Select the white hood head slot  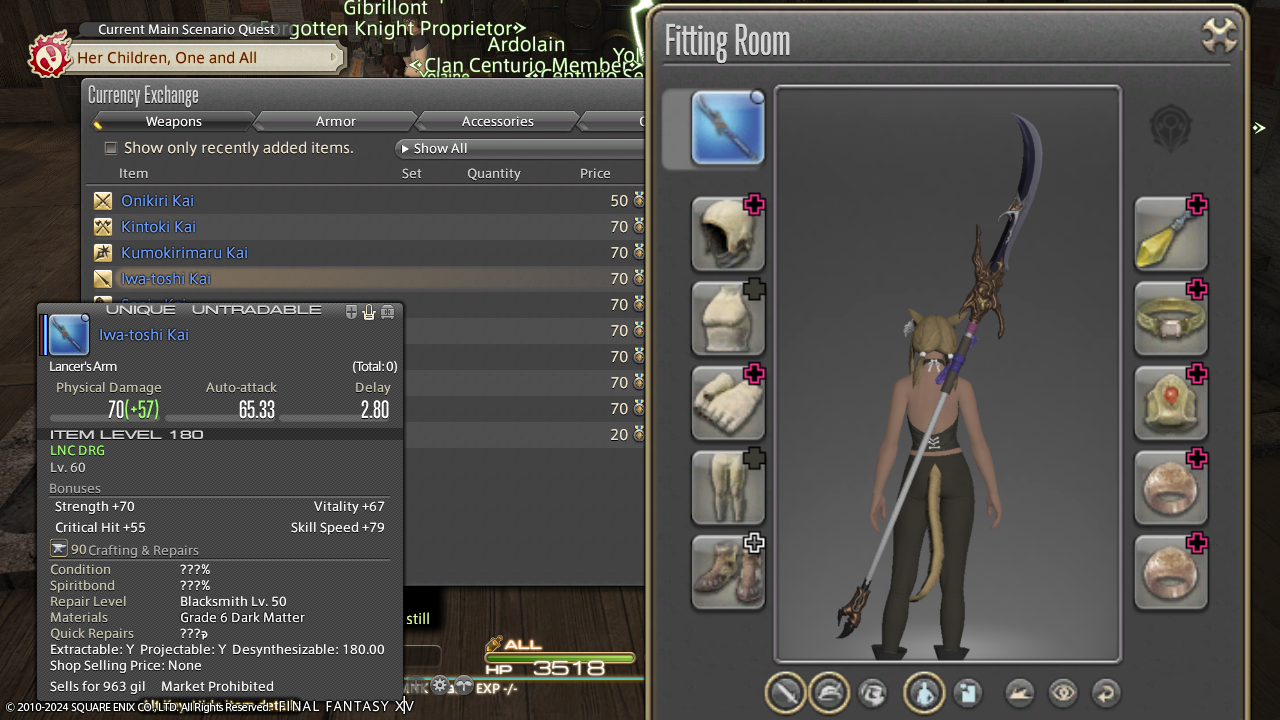[x=728, y=233]
